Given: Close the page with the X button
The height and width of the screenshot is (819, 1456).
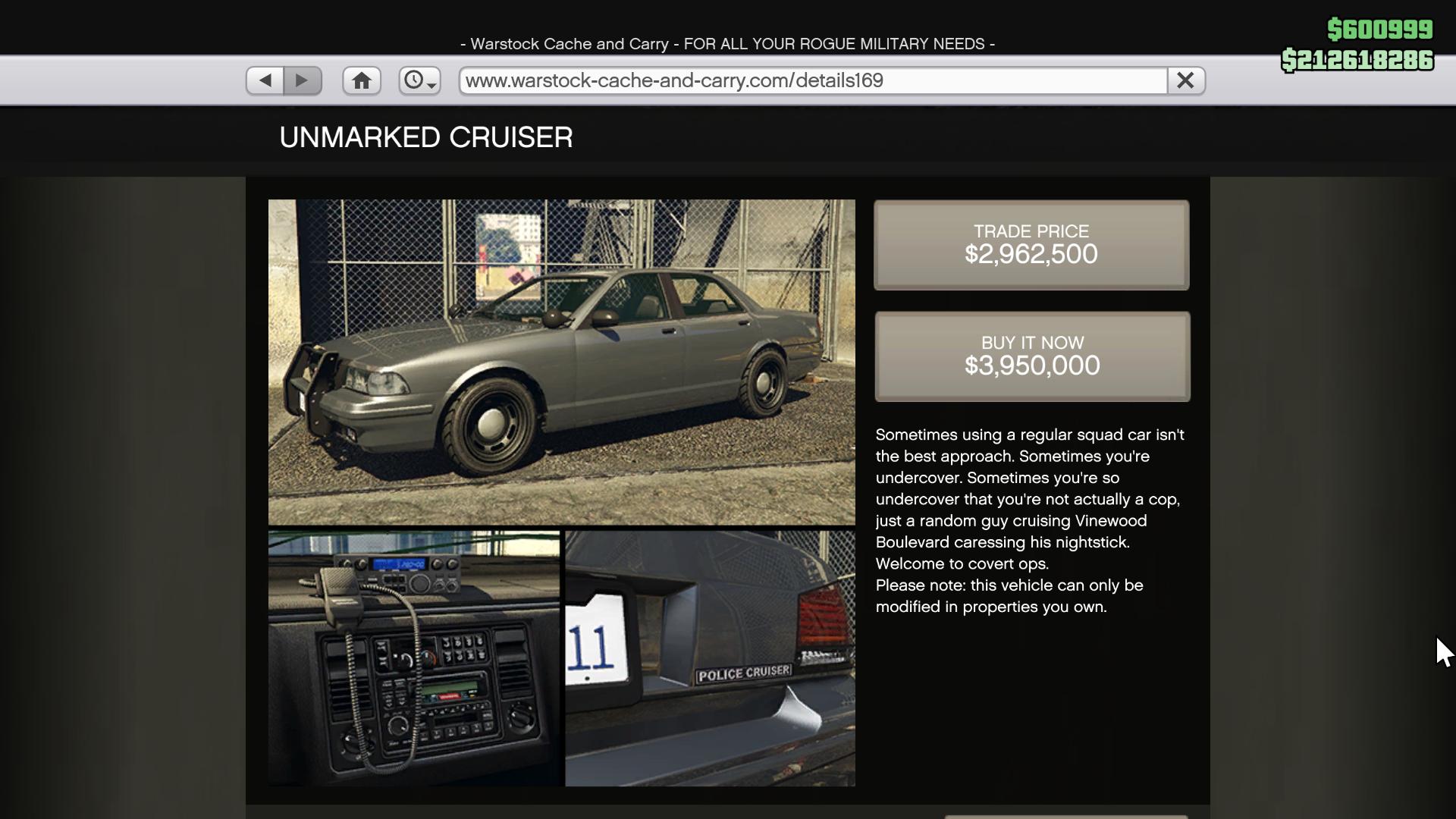Looking at the screenshot, I should (x=1185, y=80).
